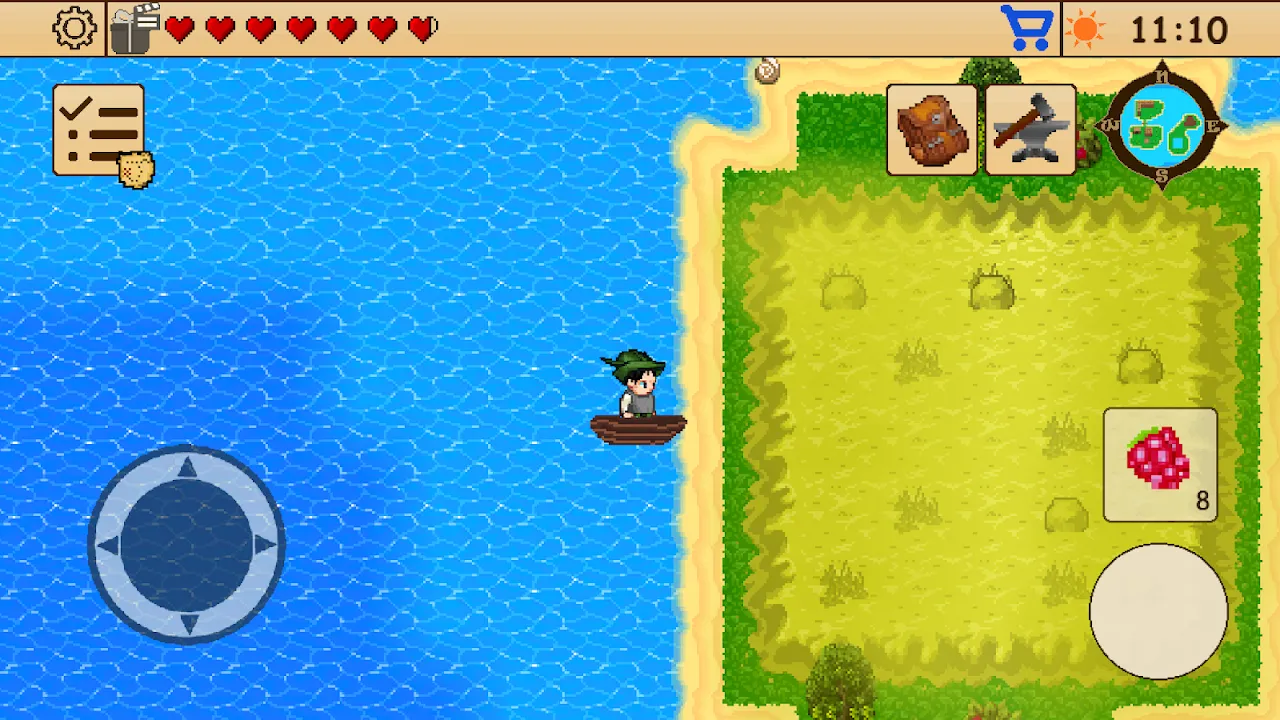Tap the clapperboard reward video icon

click(135, 27)
